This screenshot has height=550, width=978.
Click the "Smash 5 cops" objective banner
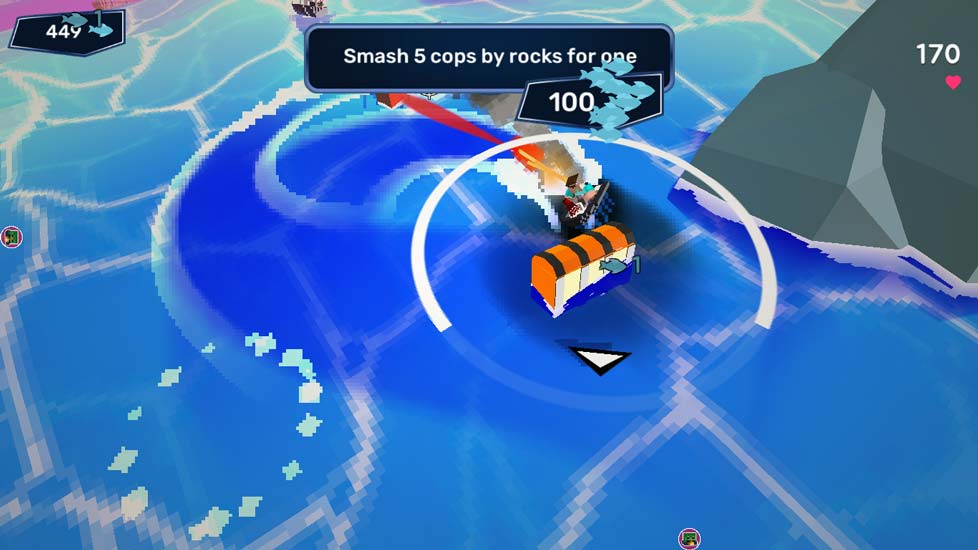[489, 56]
